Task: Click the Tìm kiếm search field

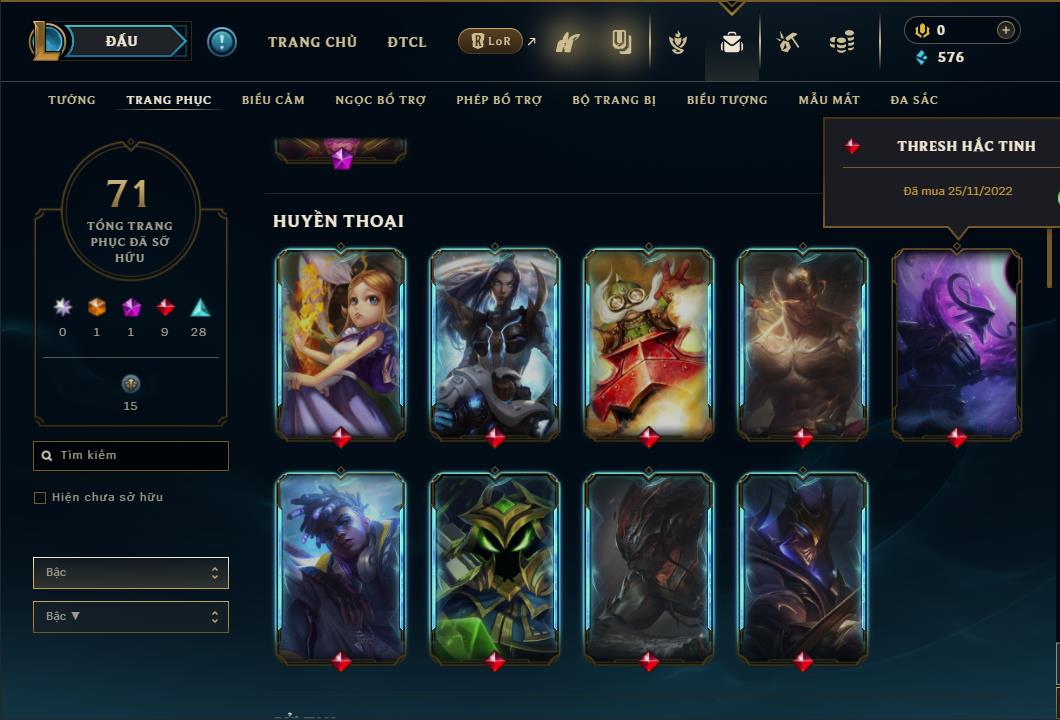Action: pyautogui.click(x=131, y=456)
